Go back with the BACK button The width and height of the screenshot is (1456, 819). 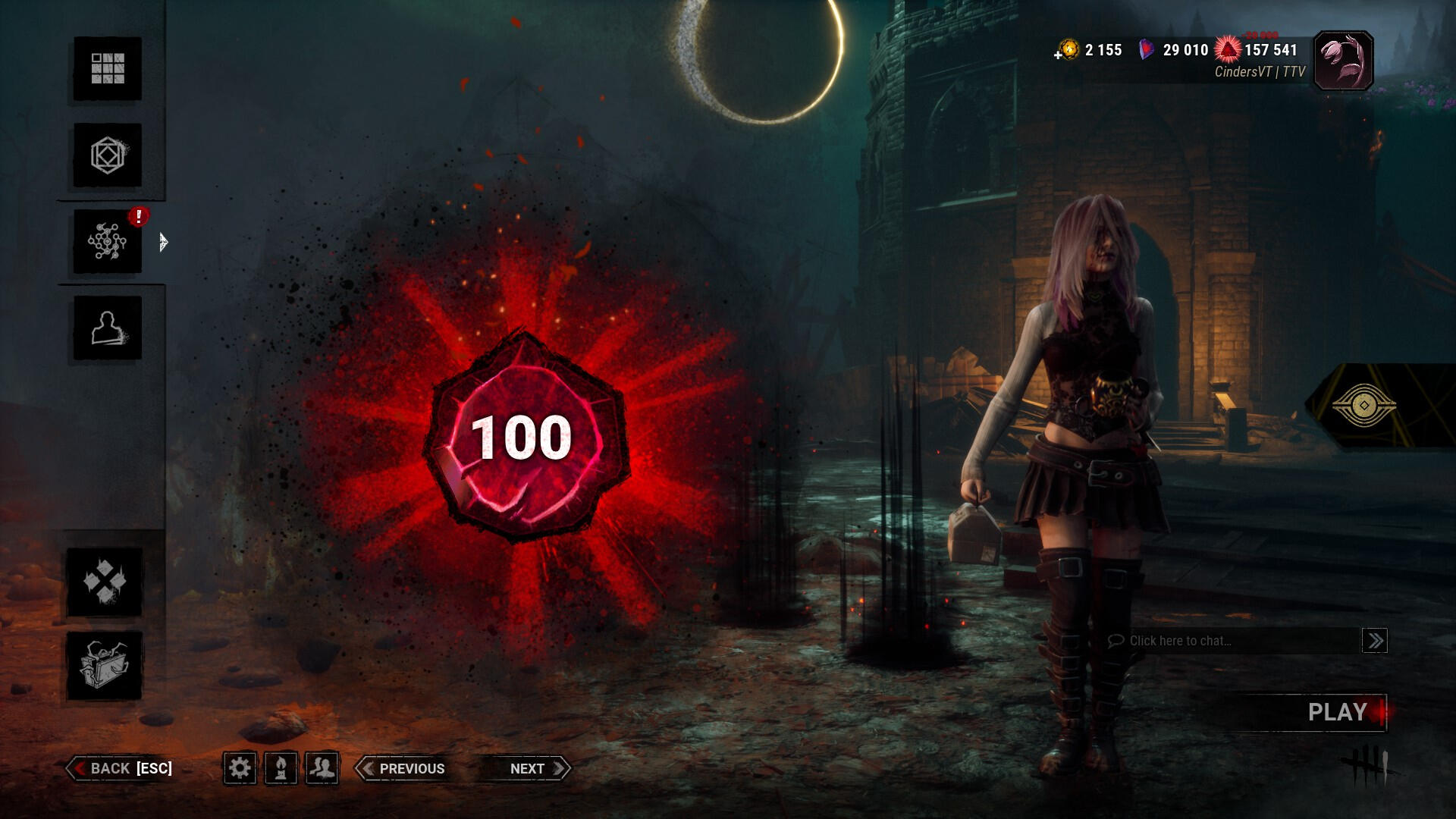121,768
